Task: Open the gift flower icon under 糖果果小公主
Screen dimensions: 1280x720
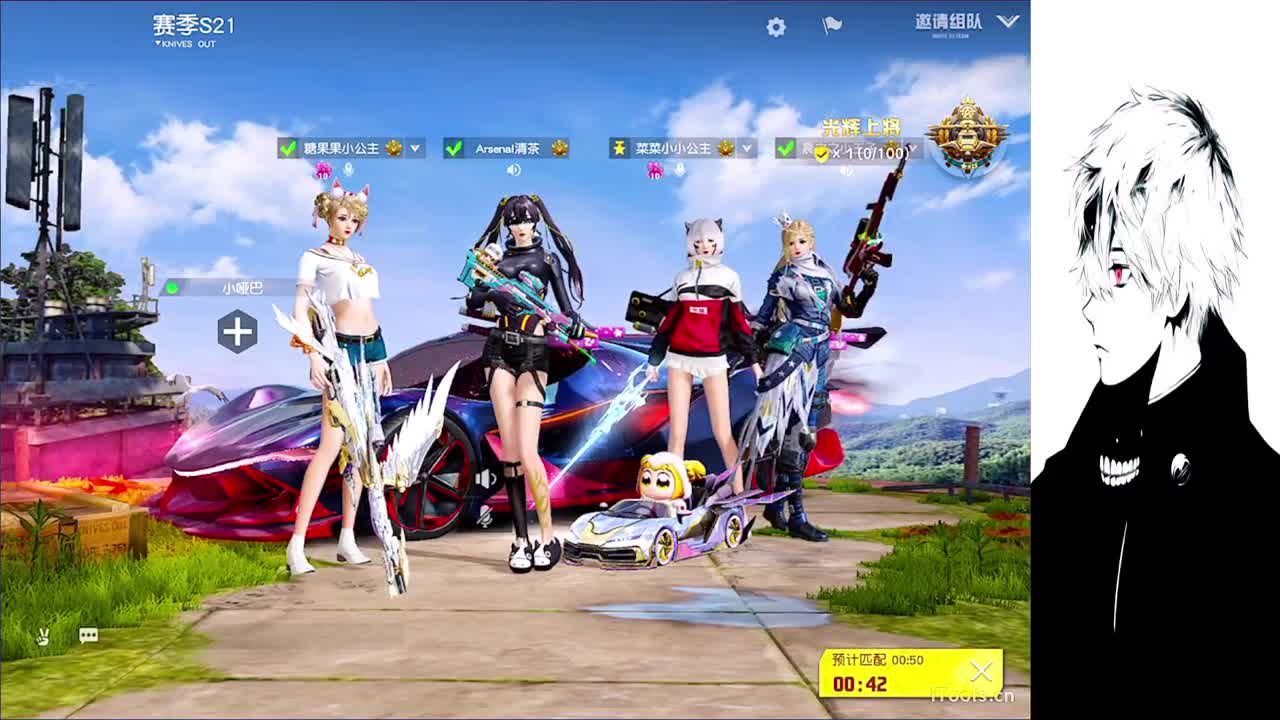Action: [323, 170]
